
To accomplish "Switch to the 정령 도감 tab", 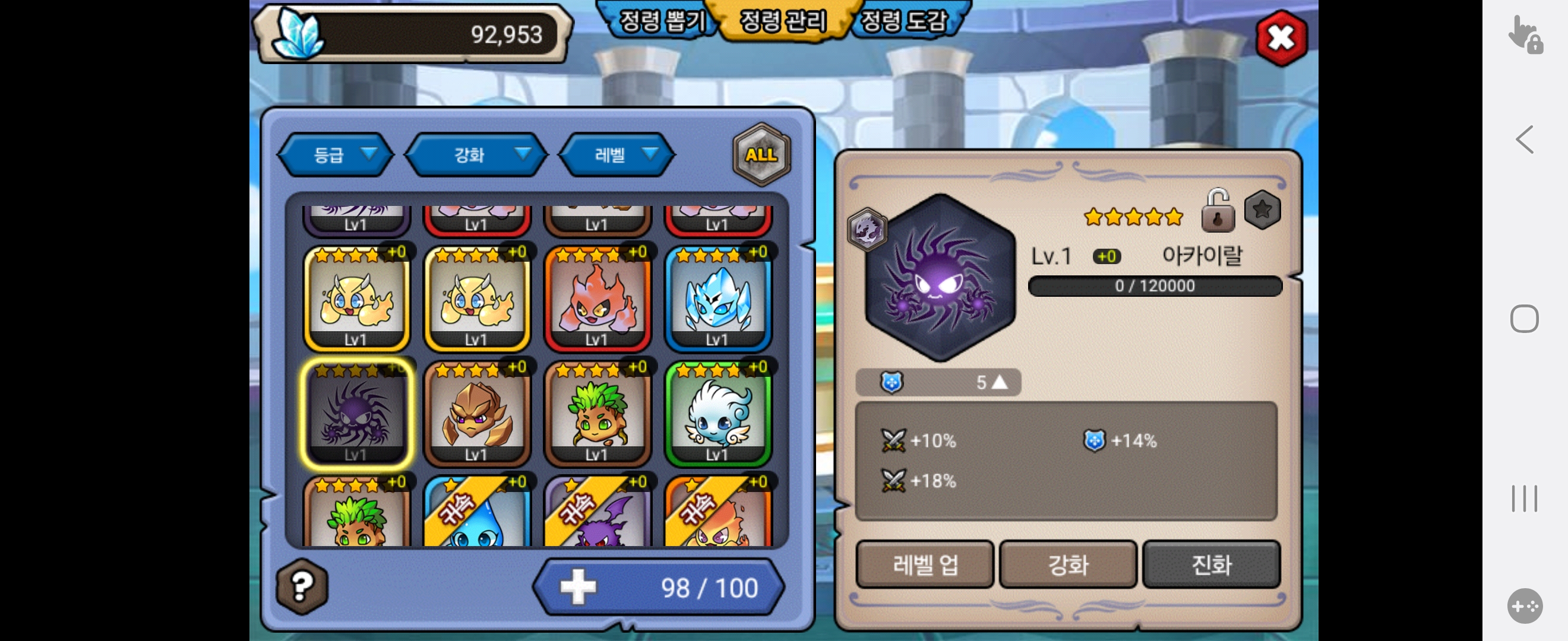I will (x=903, y=21).
